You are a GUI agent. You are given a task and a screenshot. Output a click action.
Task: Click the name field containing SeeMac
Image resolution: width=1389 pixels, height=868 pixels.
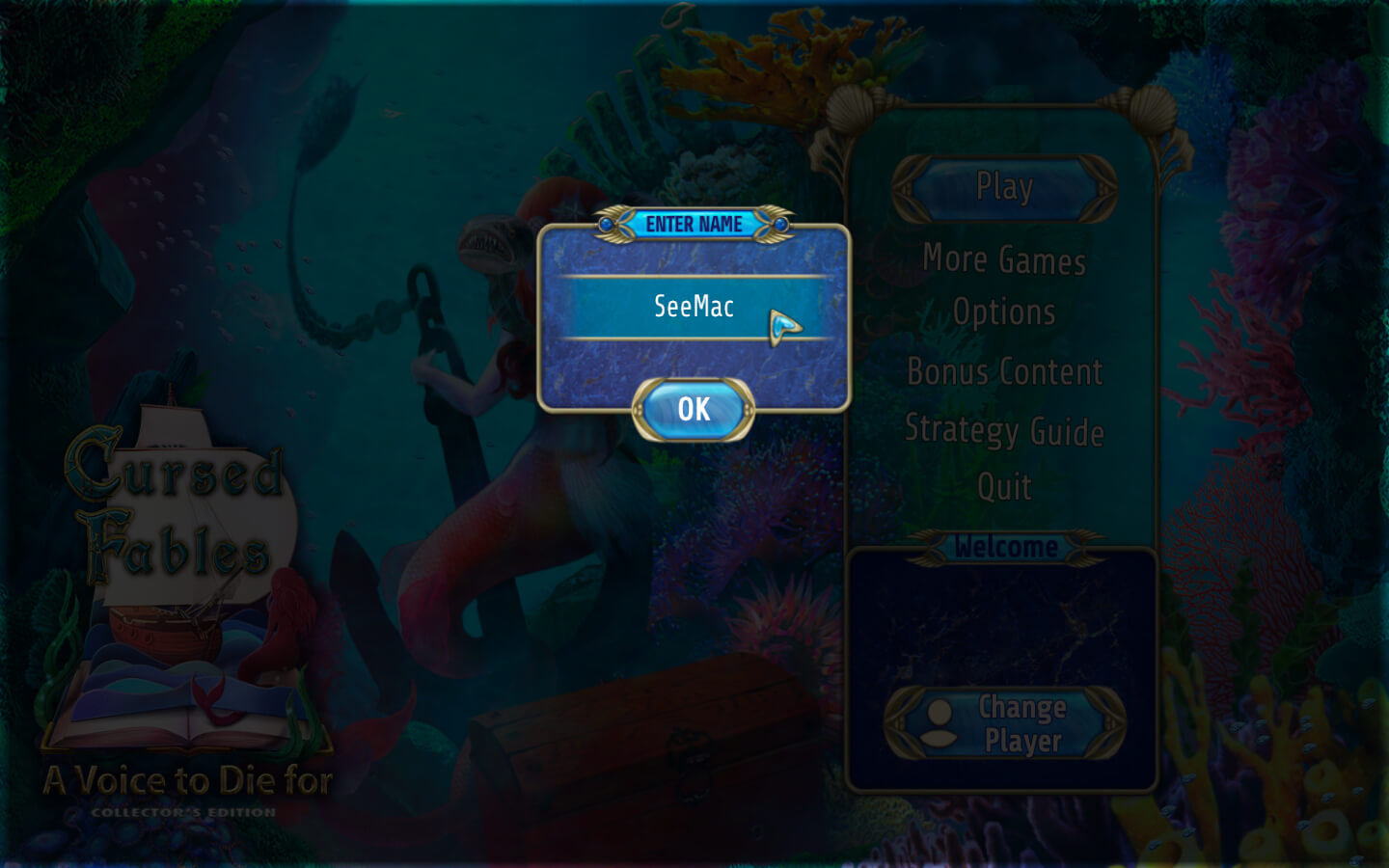[x=694, y=307]
